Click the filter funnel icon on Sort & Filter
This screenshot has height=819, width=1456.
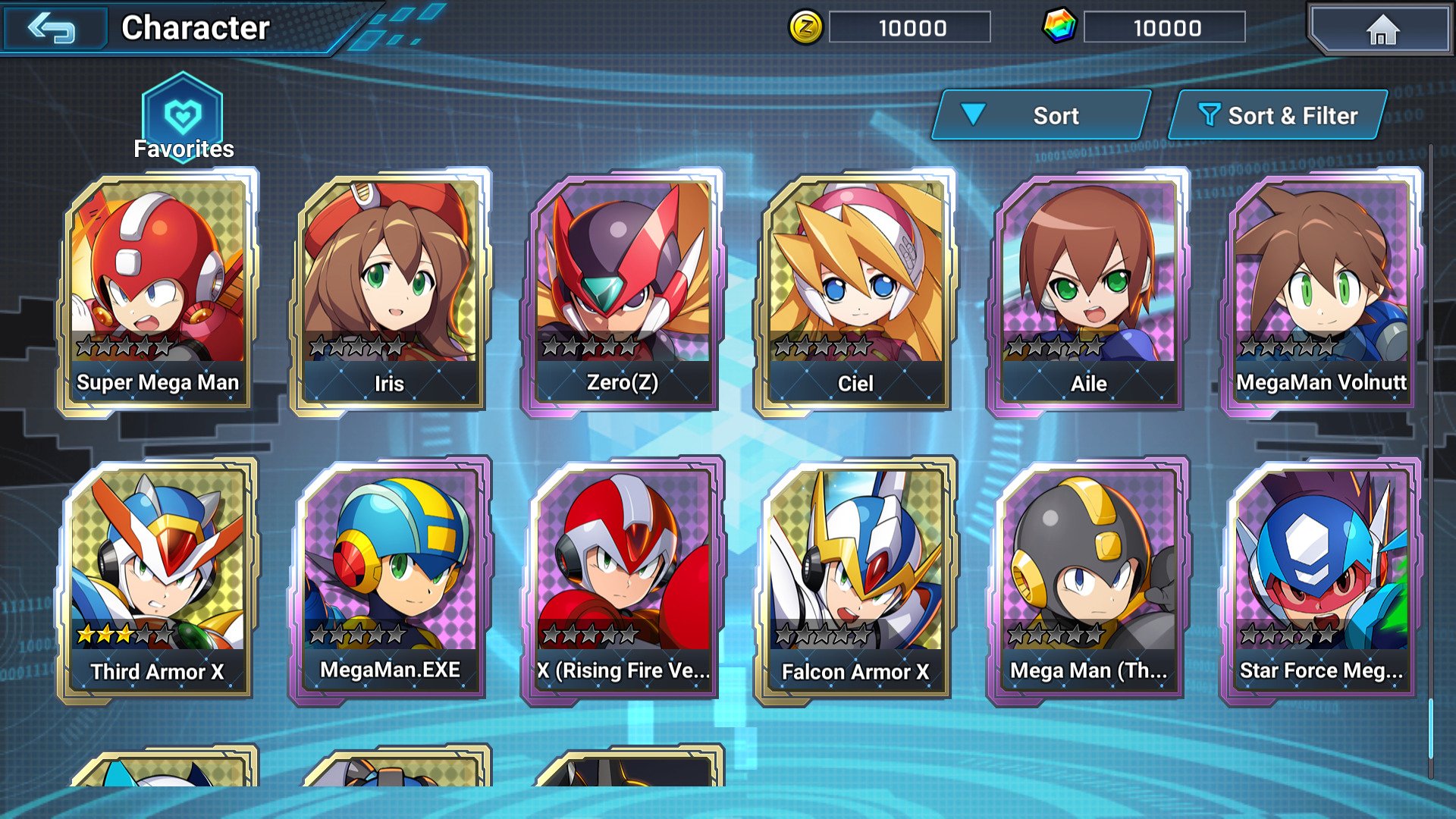tap(1211, 115)
